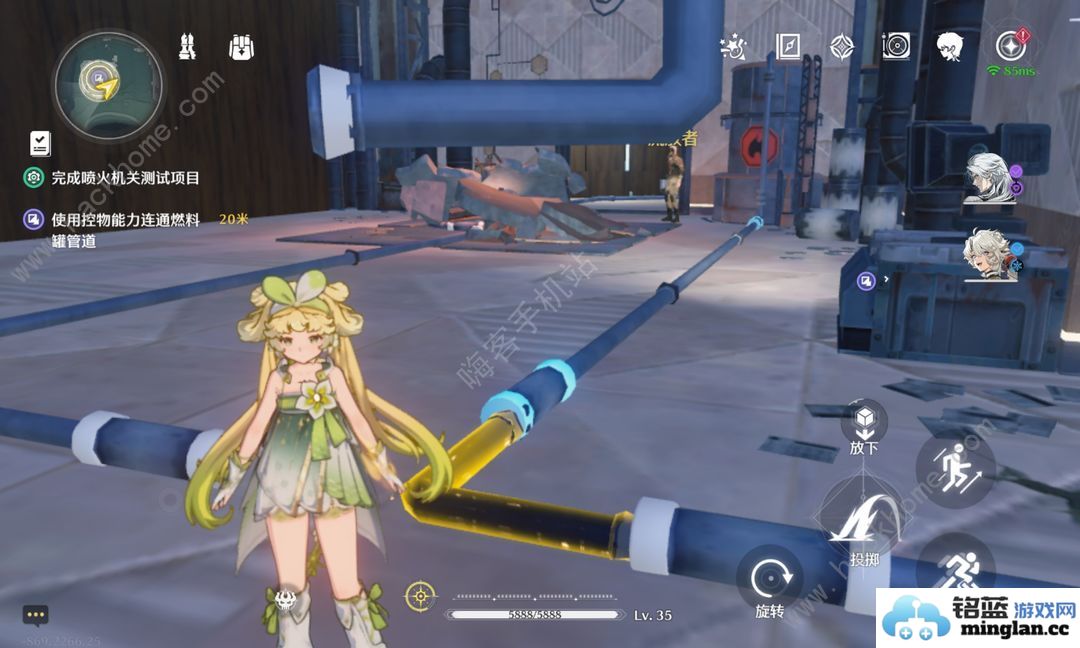Viewport: 1080px width, 648px height.
Task: Tap the sprint running-figure button
Action: [x=953, y=568]
